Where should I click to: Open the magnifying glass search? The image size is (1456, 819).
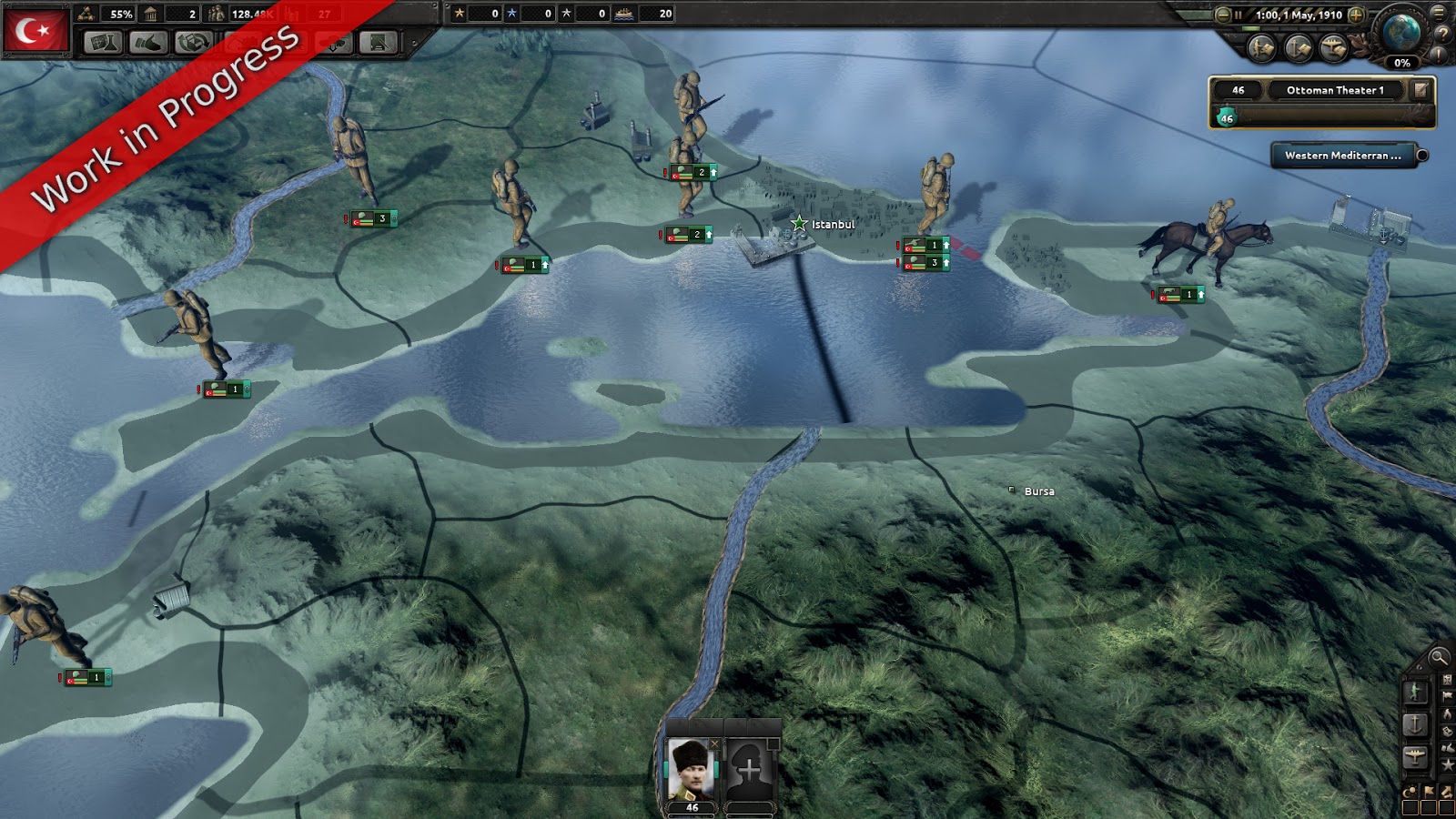(x=1438, y=657)
